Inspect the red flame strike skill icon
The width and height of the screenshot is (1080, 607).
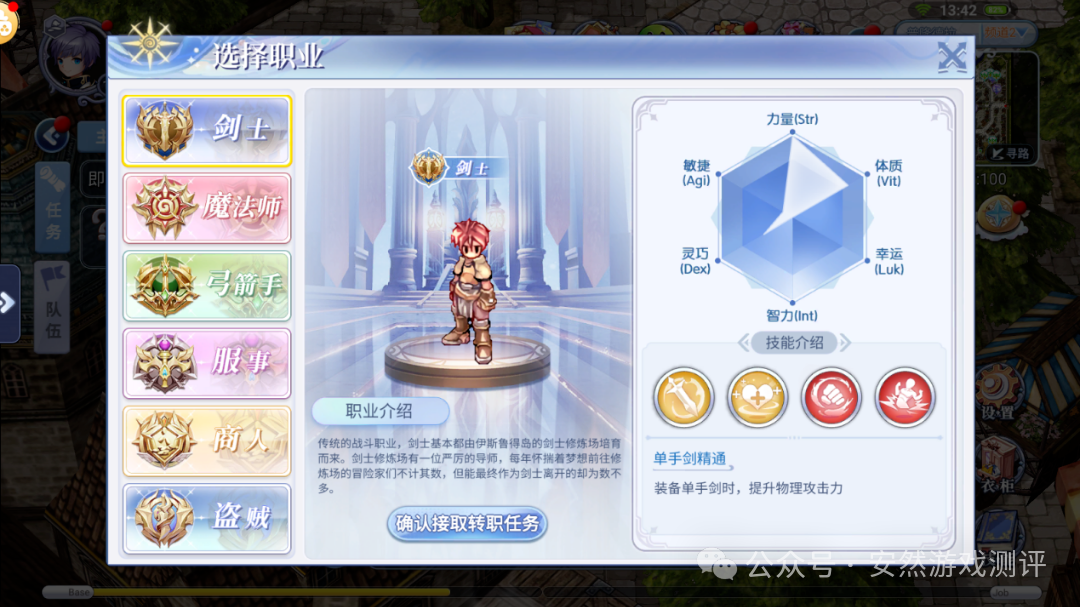point(905,396)
